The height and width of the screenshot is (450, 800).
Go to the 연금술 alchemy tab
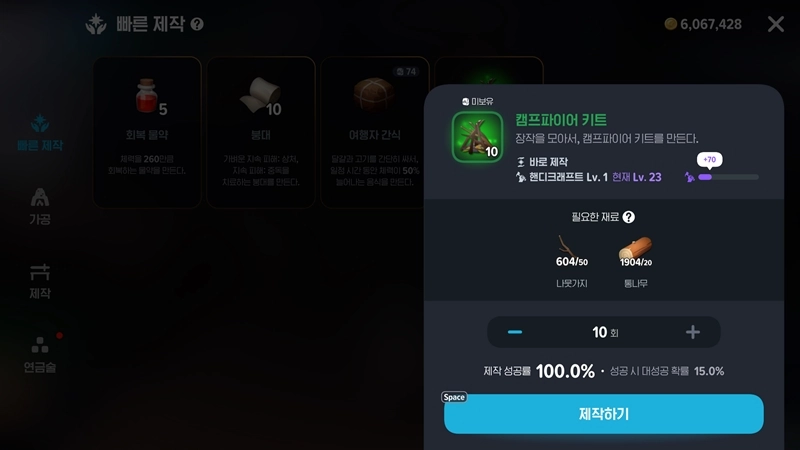[40, 352]
